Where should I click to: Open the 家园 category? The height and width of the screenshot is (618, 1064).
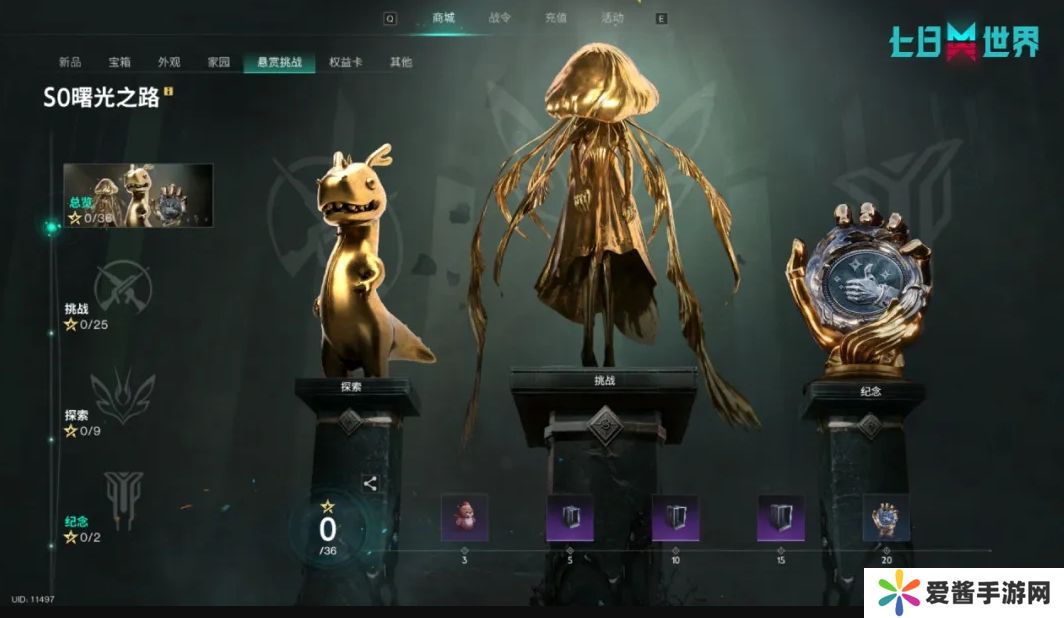pos(219,62)
